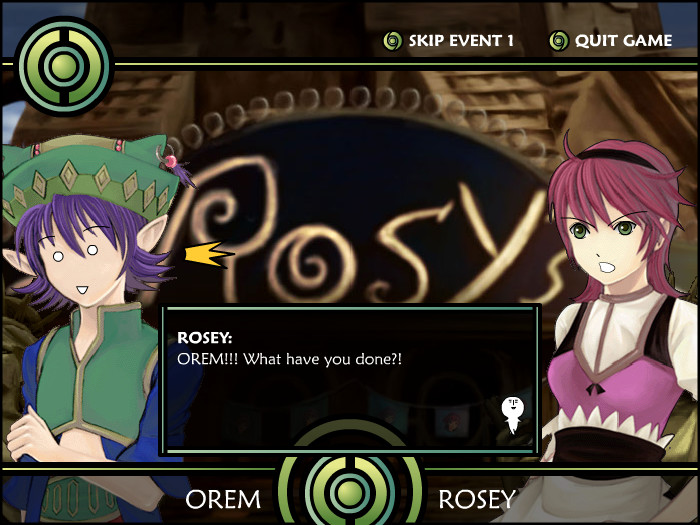
Task: Click the green circular emblem at top left
Action: pos(64,66)
